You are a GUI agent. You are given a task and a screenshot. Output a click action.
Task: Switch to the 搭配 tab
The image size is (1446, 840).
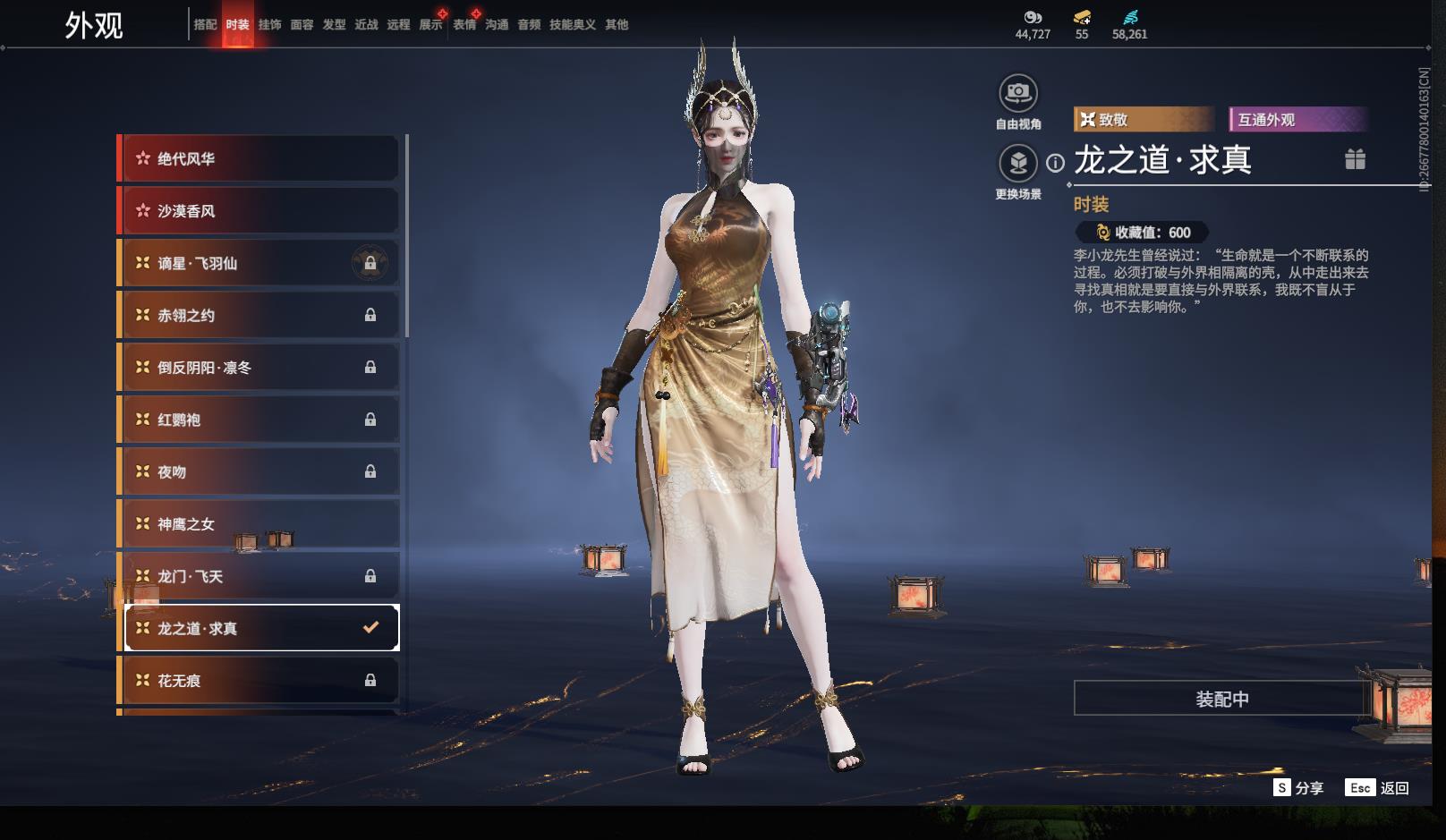(205, 25)
